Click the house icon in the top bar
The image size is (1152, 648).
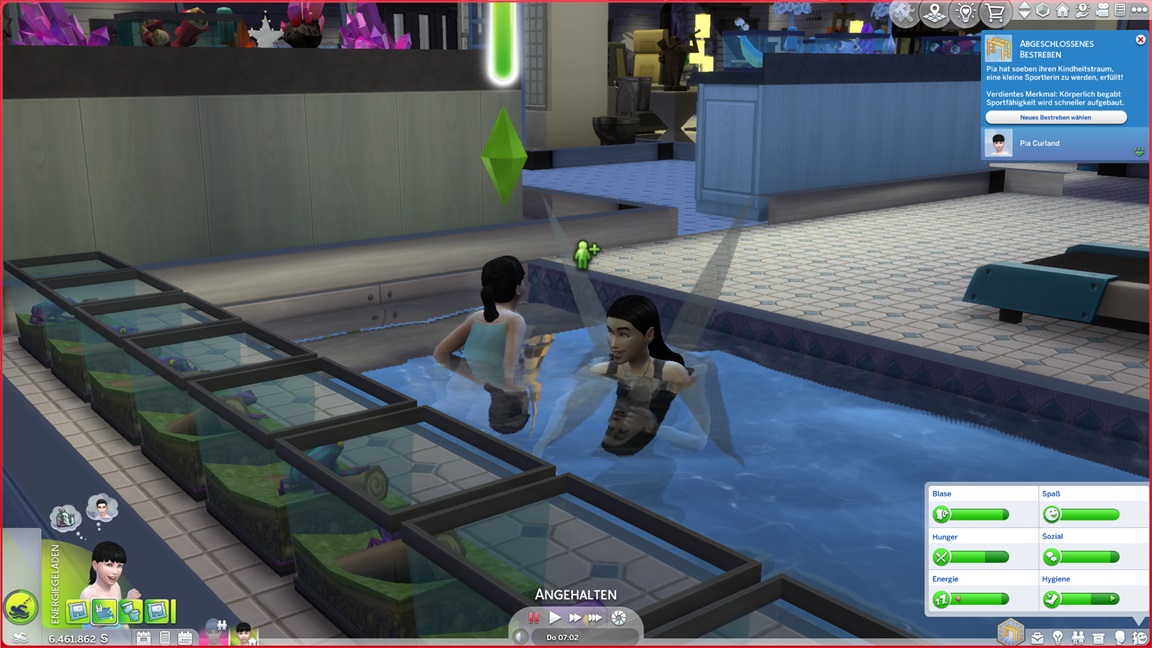[x=1062, y=11]
